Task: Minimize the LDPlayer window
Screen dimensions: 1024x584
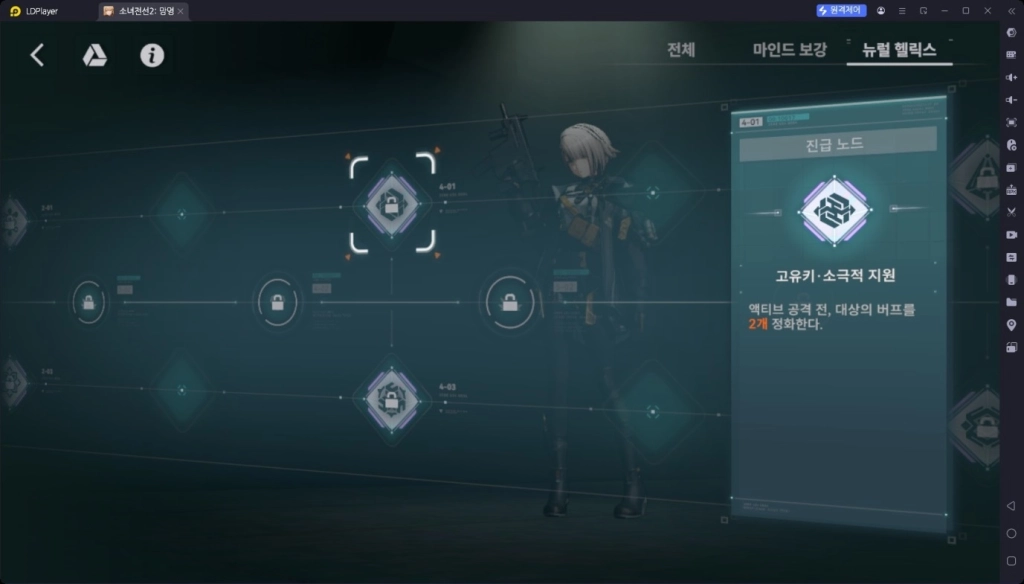Action: click(x=944, y=10)
